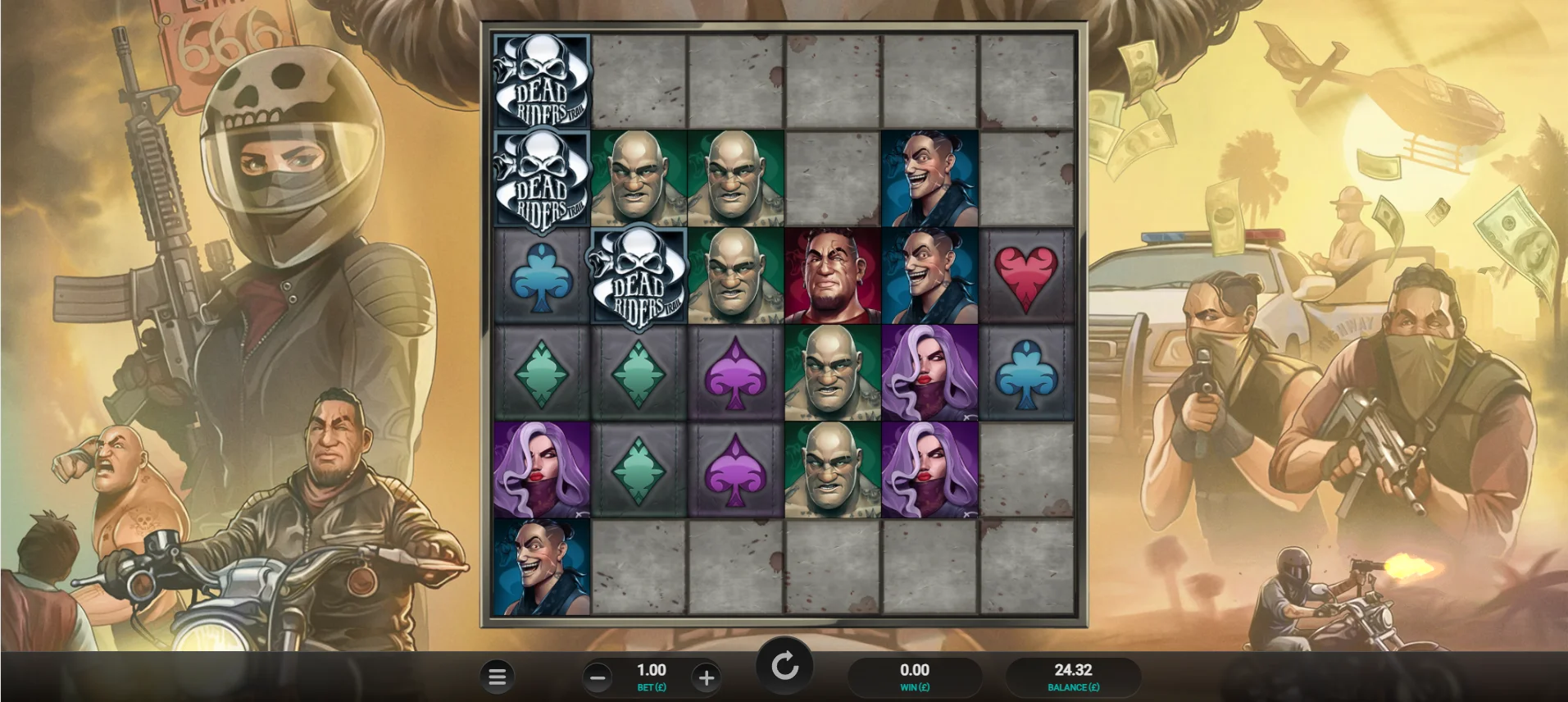Select the BALANCE (£) display showing 24.32

1072,677
